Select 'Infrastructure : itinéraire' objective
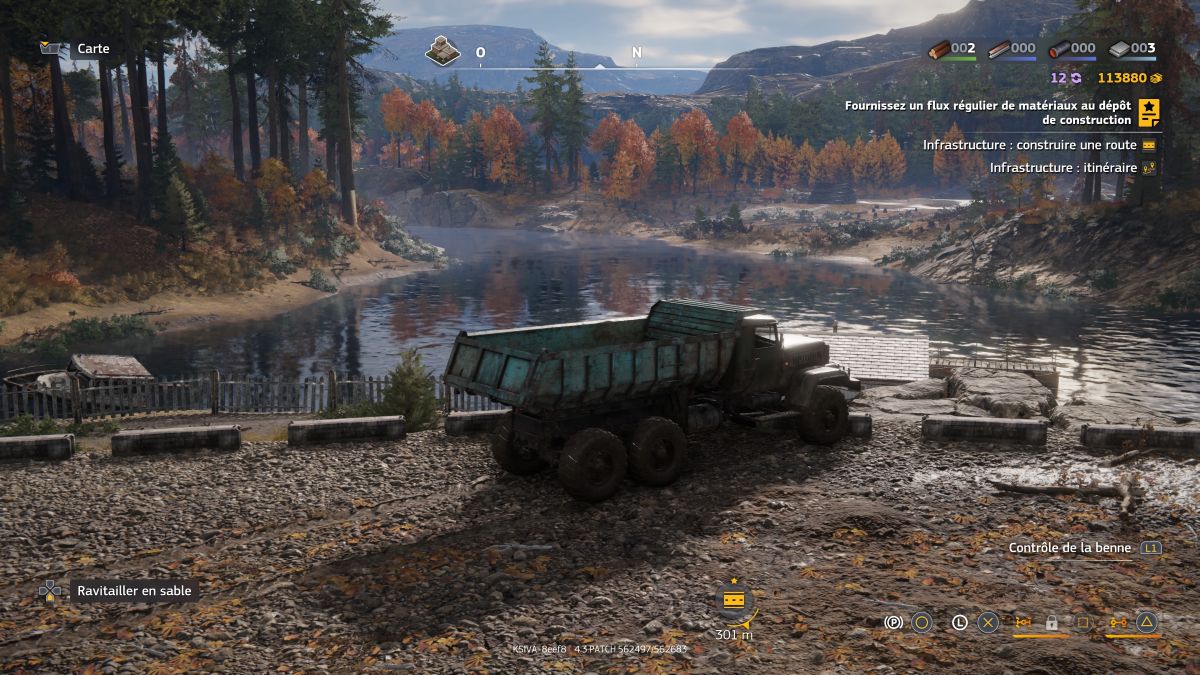1200x675 pixels. coord(1063,168)
